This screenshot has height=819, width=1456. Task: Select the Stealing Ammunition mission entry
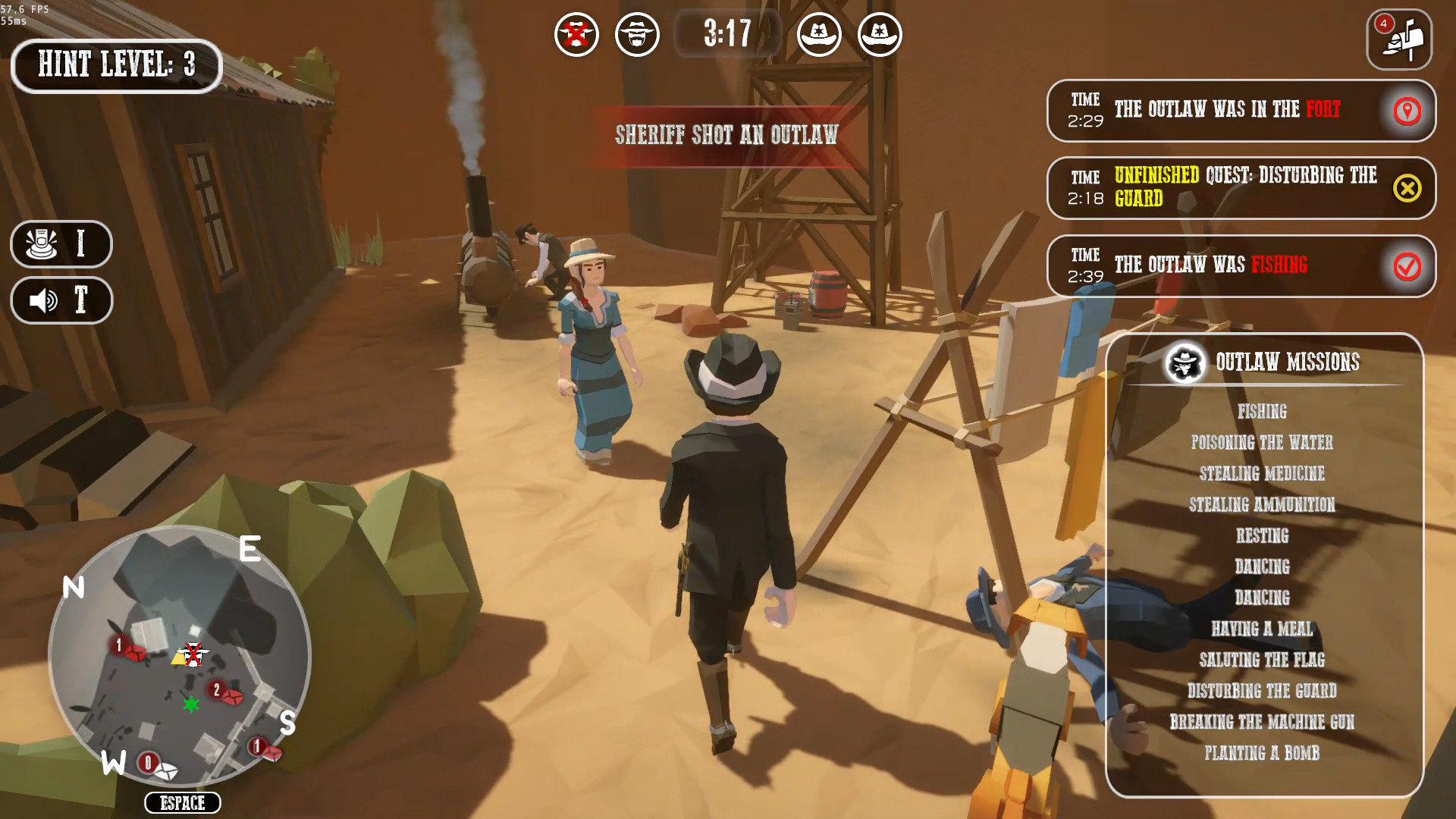pyautogui.click(x=1262, y=504)
